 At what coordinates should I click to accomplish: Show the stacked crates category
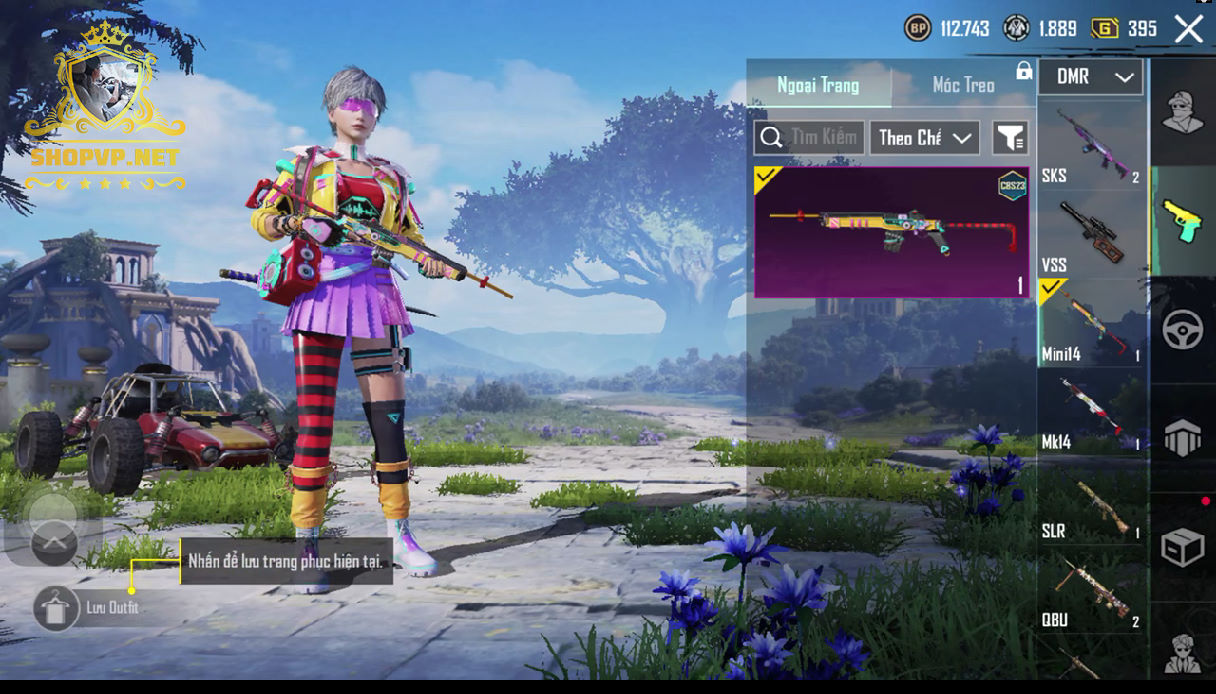(1182, 438)
